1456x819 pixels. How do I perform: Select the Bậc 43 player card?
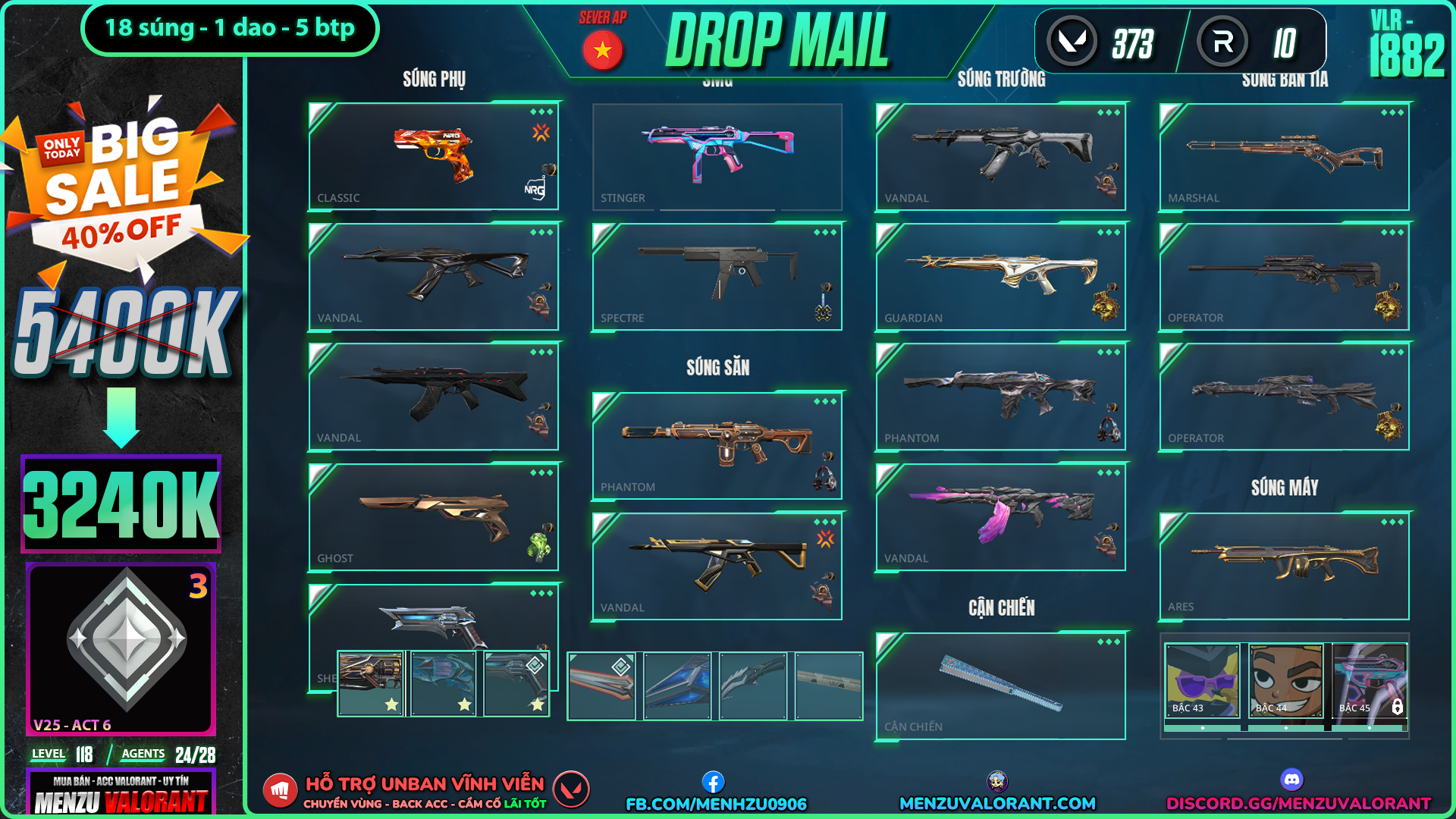click(1202, 680)
